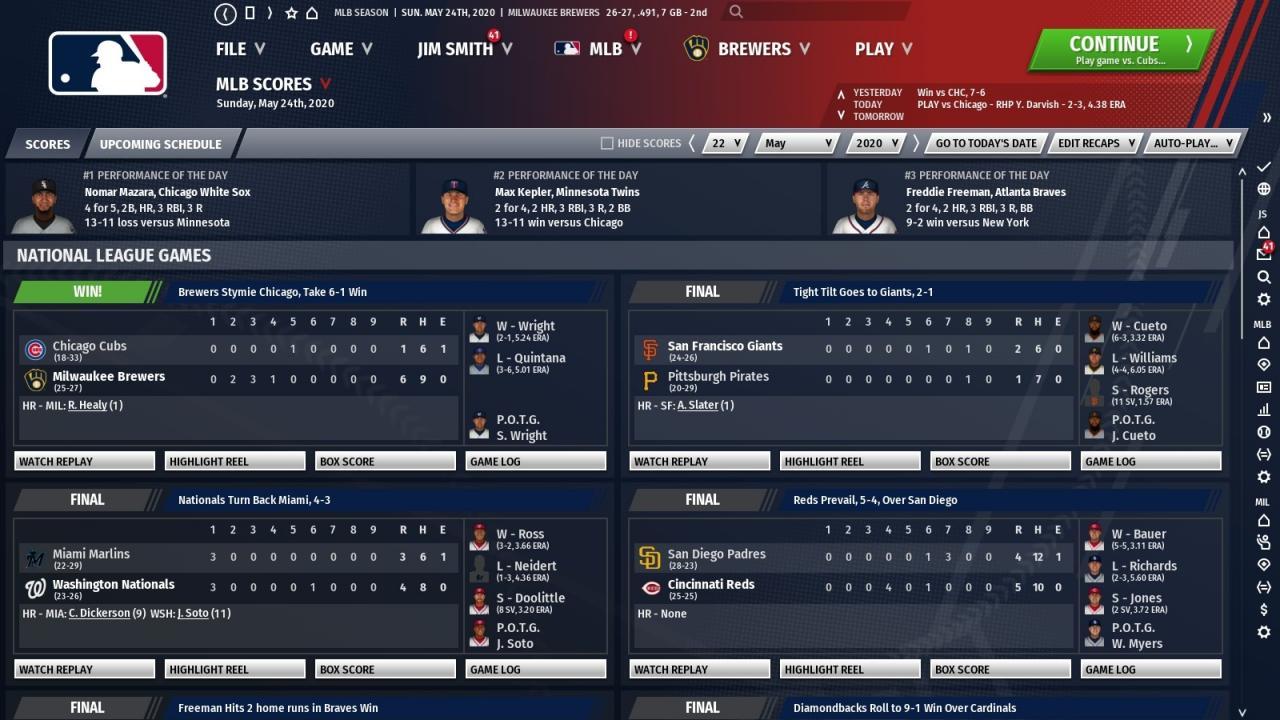Open the May month dropdown
1280x720 pixels.
click(x=795, y=143)
